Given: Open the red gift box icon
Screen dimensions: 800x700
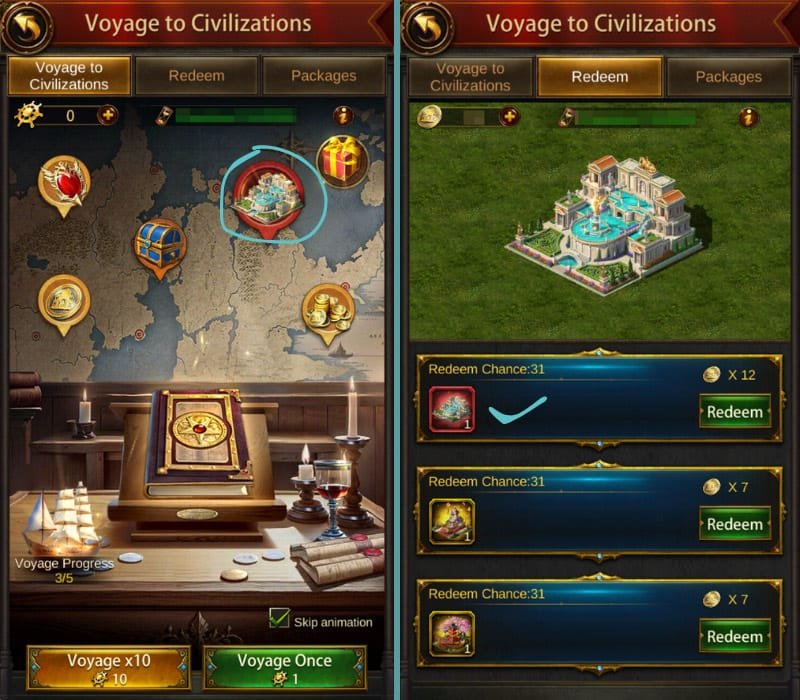Looking at the screenshot, I should [x=342, y=160].
